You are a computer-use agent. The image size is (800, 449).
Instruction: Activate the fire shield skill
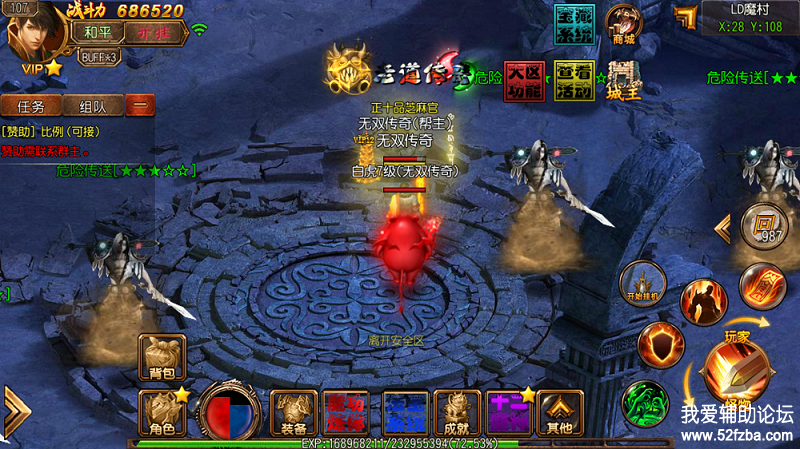[x=659, y=343]
